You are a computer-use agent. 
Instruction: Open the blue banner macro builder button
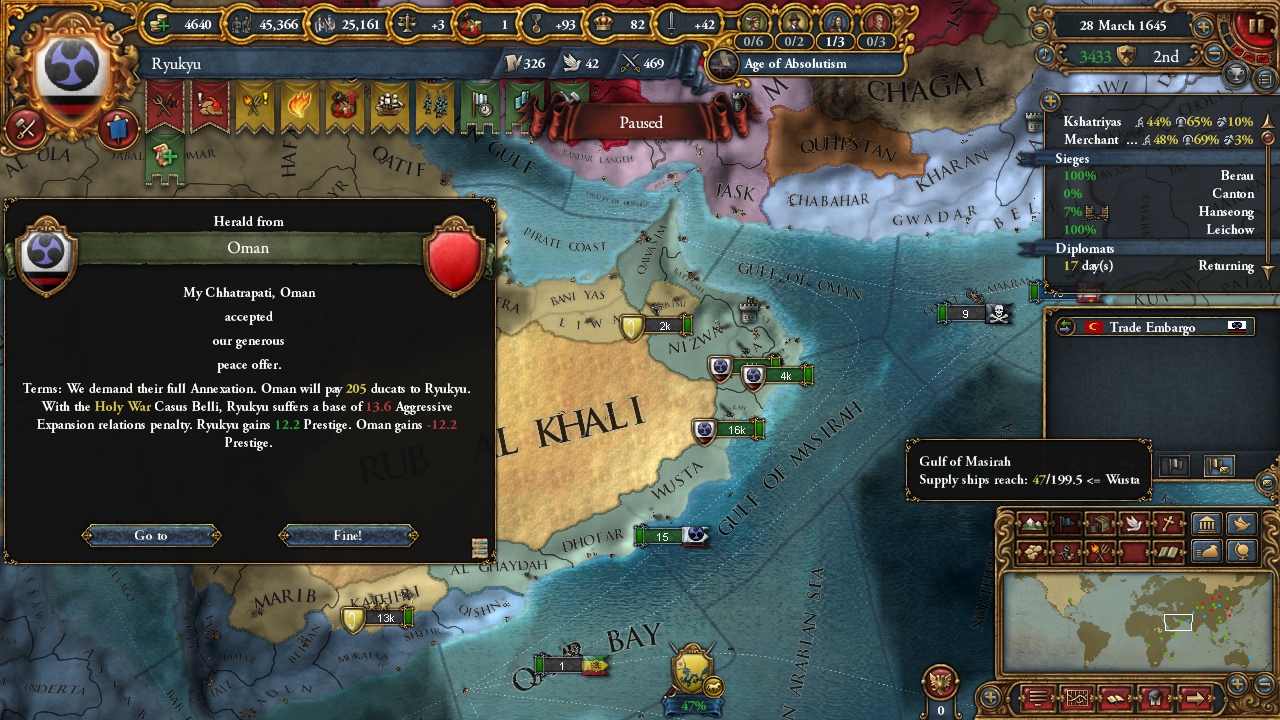117,128
